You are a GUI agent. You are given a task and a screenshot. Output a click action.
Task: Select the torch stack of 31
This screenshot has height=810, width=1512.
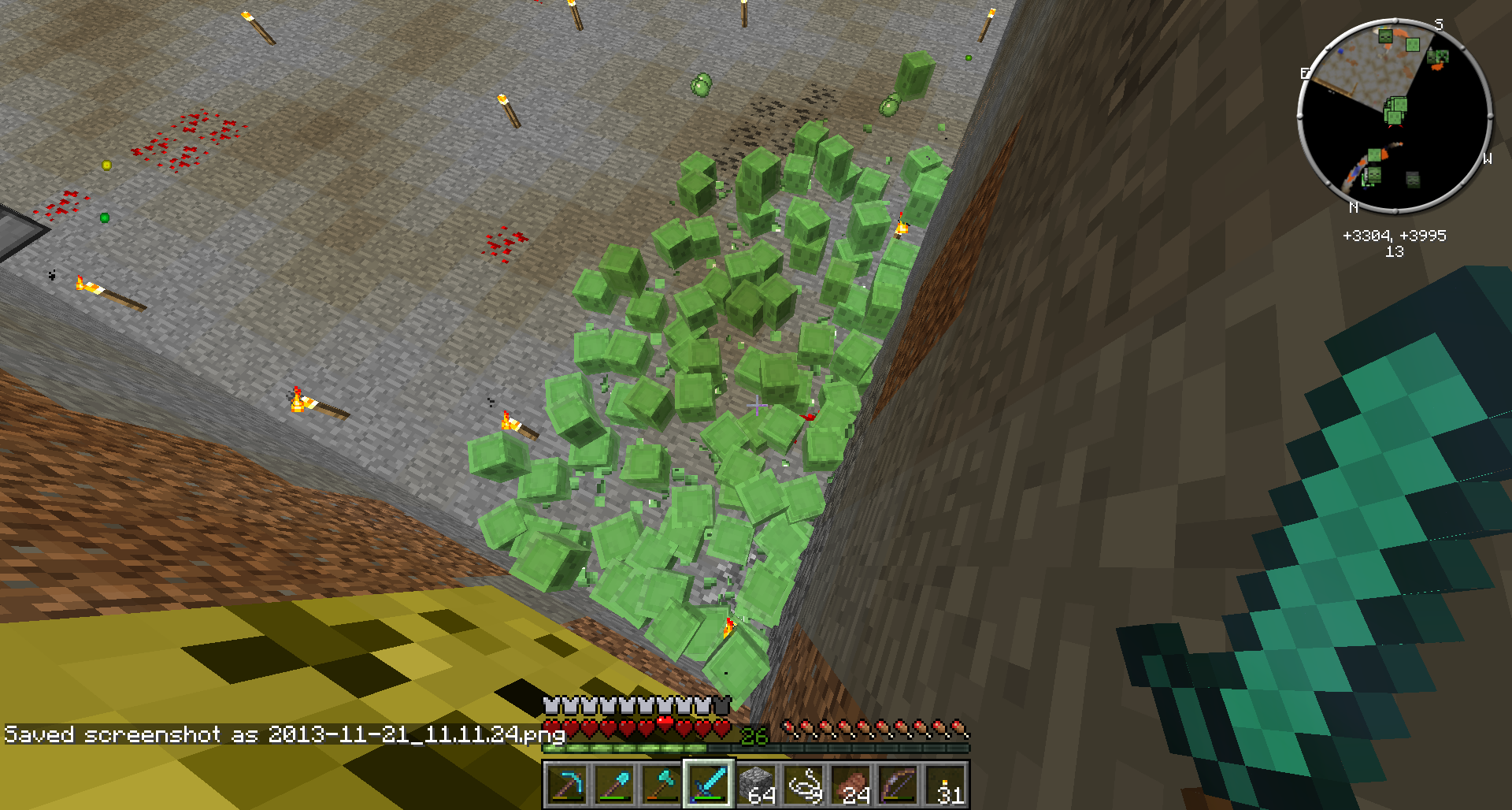[x=946, y=785]
